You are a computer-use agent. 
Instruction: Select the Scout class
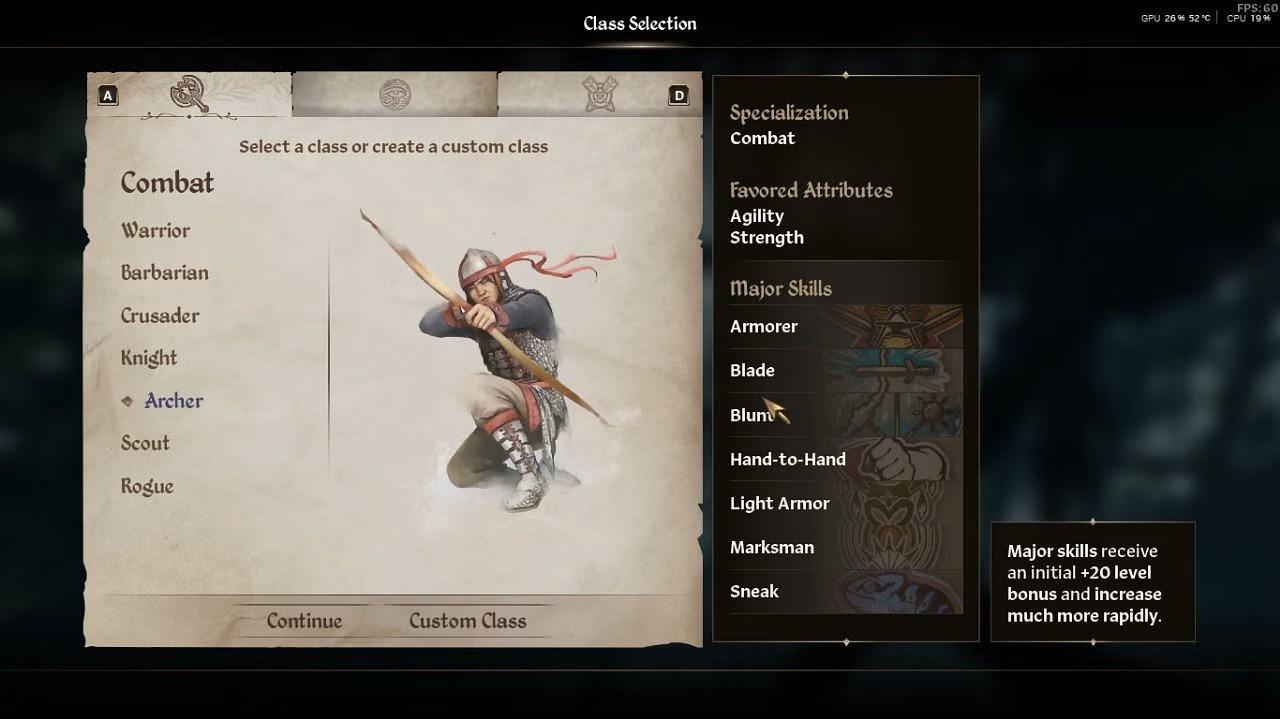pos(145,443)
